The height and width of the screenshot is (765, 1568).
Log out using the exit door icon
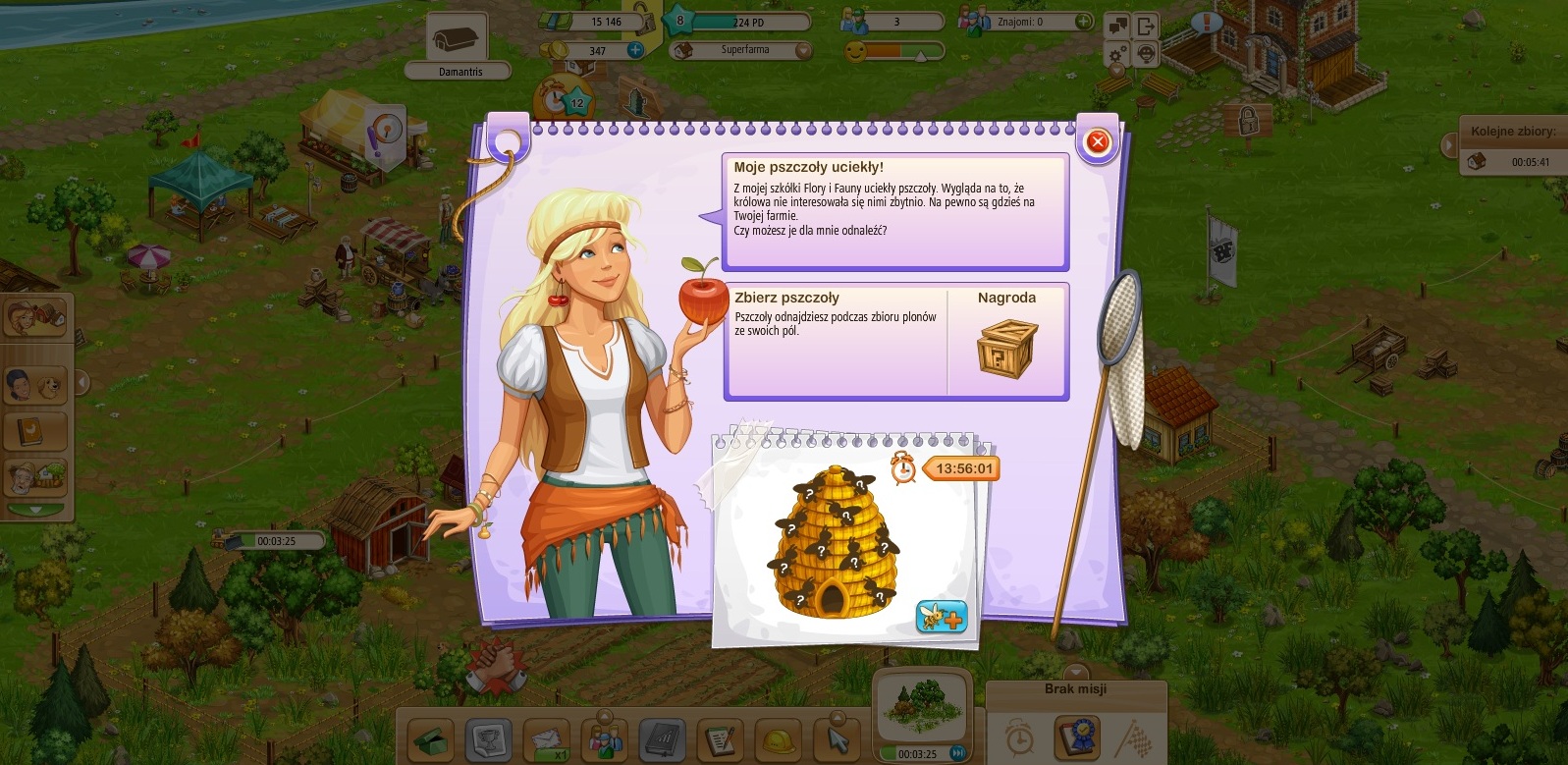[x=1146, y=27]
